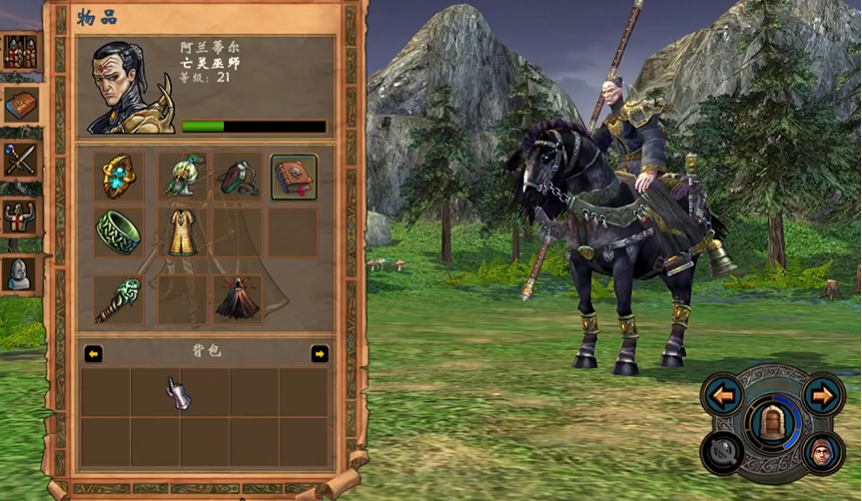Choose the feathered helmet equipment slot
The image size is (862, 501).
(x=182, y=177)
